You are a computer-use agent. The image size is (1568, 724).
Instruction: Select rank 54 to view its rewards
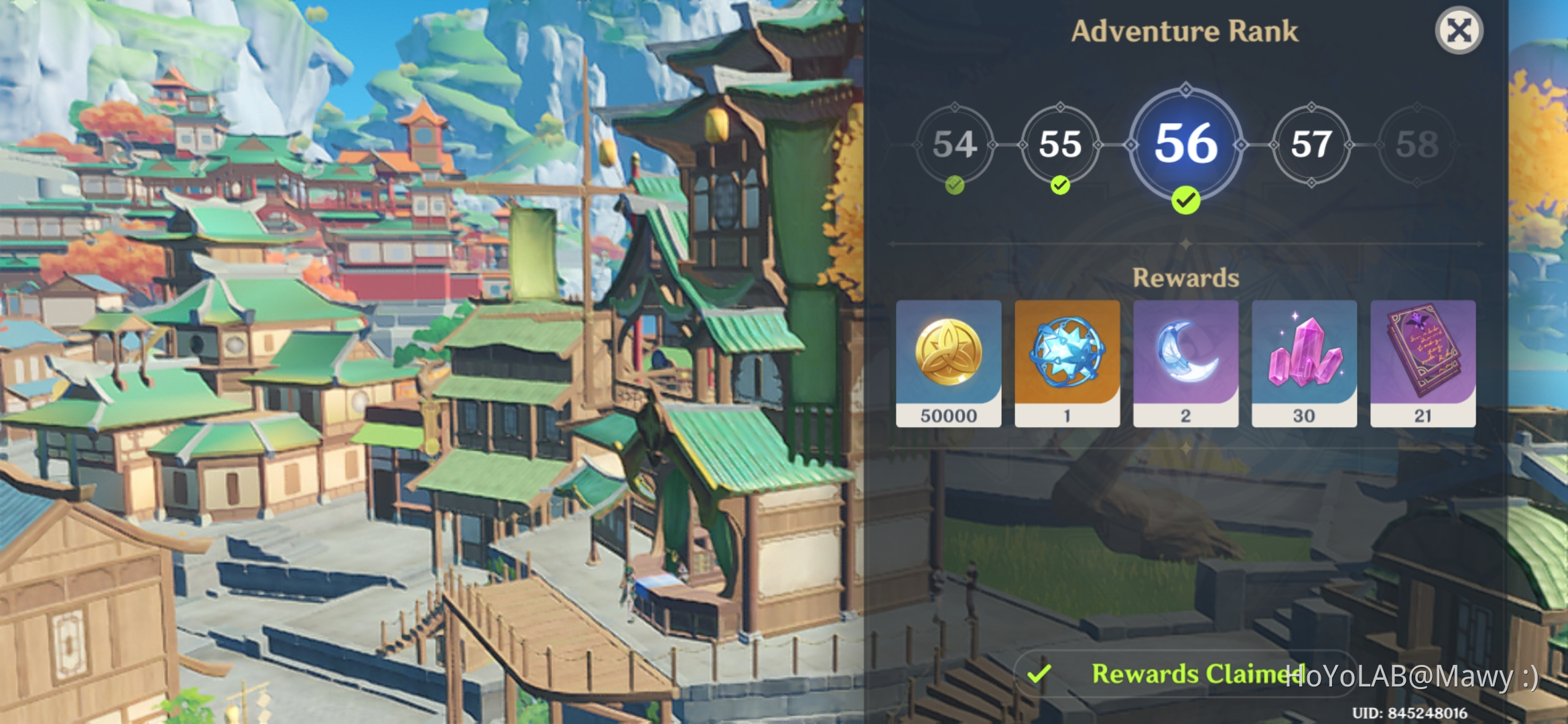[x=955, y=144]
